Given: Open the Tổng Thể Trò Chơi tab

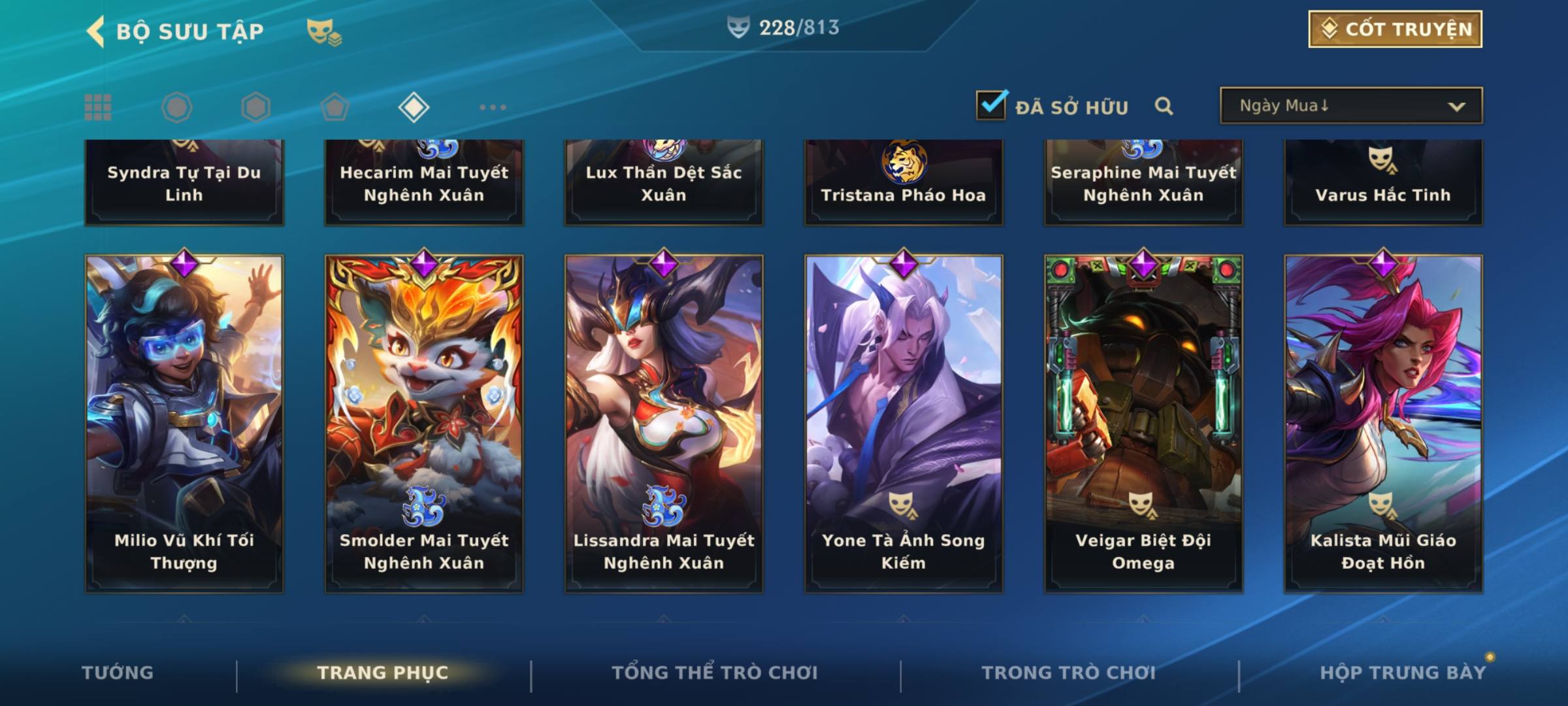Looking at the screenshot, I should coord(714,673).
